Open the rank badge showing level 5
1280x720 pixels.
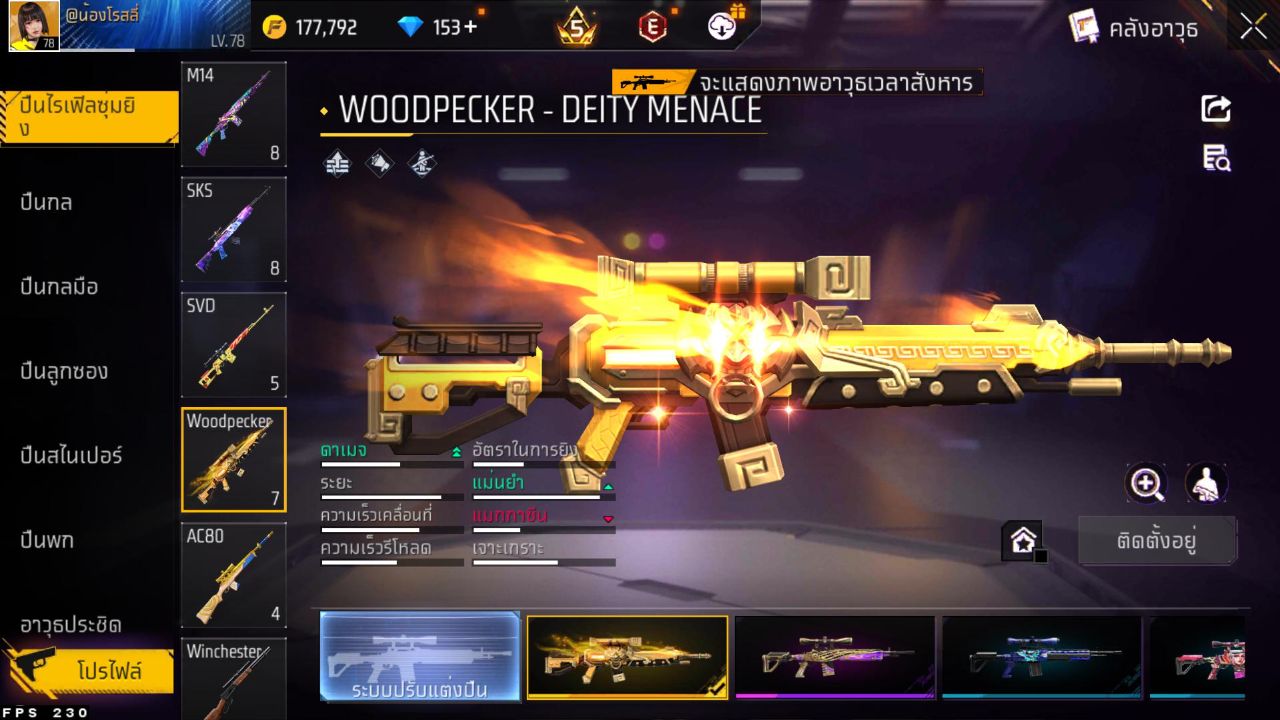(x=576, y=27)
